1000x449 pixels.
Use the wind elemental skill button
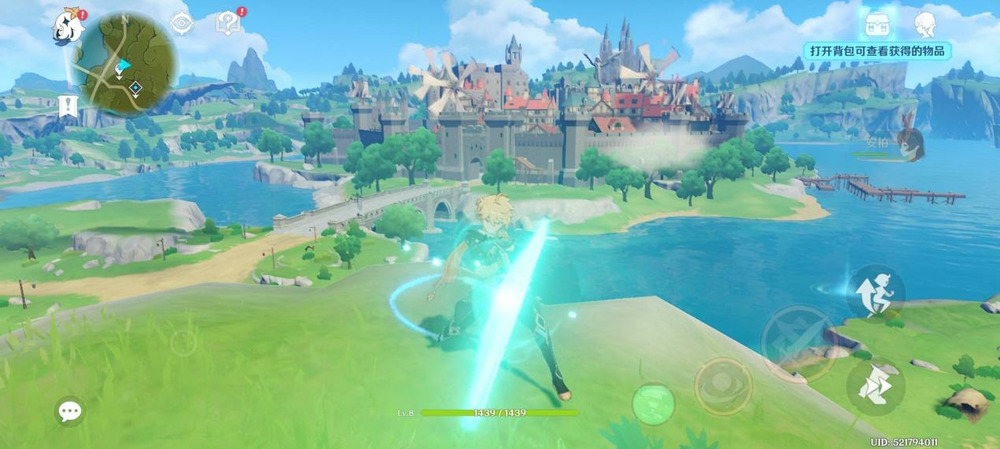point(723,386)
